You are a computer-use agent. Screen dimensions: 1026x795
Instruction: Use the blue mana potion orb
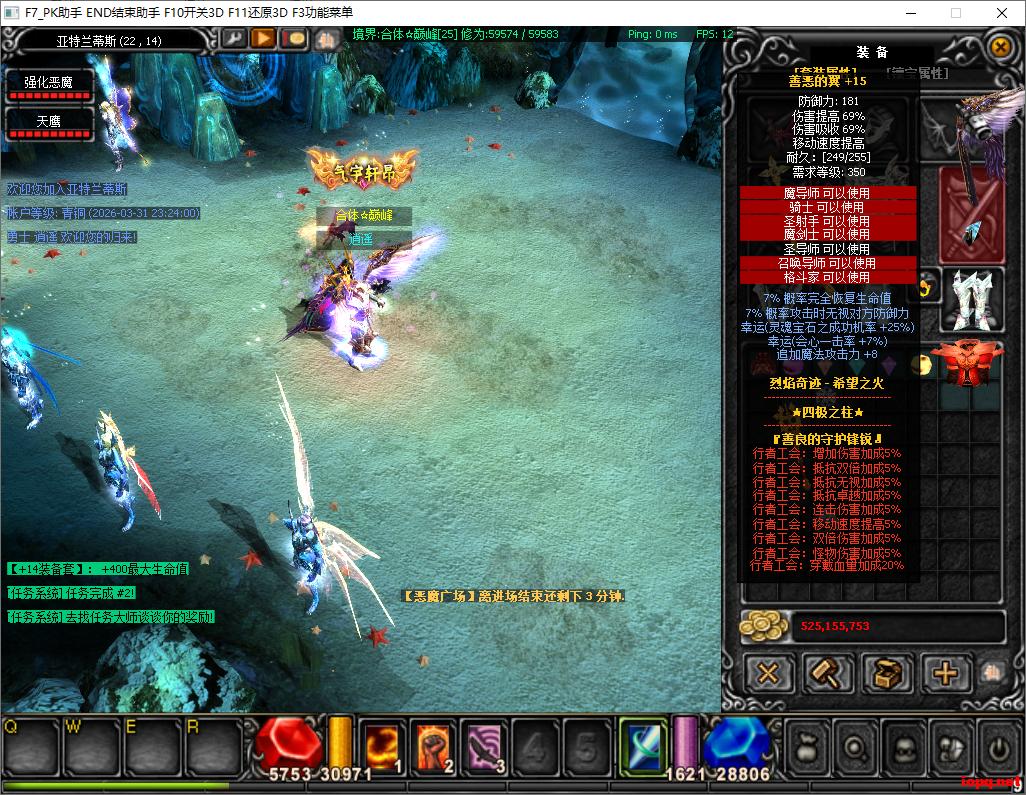point(736,743)
